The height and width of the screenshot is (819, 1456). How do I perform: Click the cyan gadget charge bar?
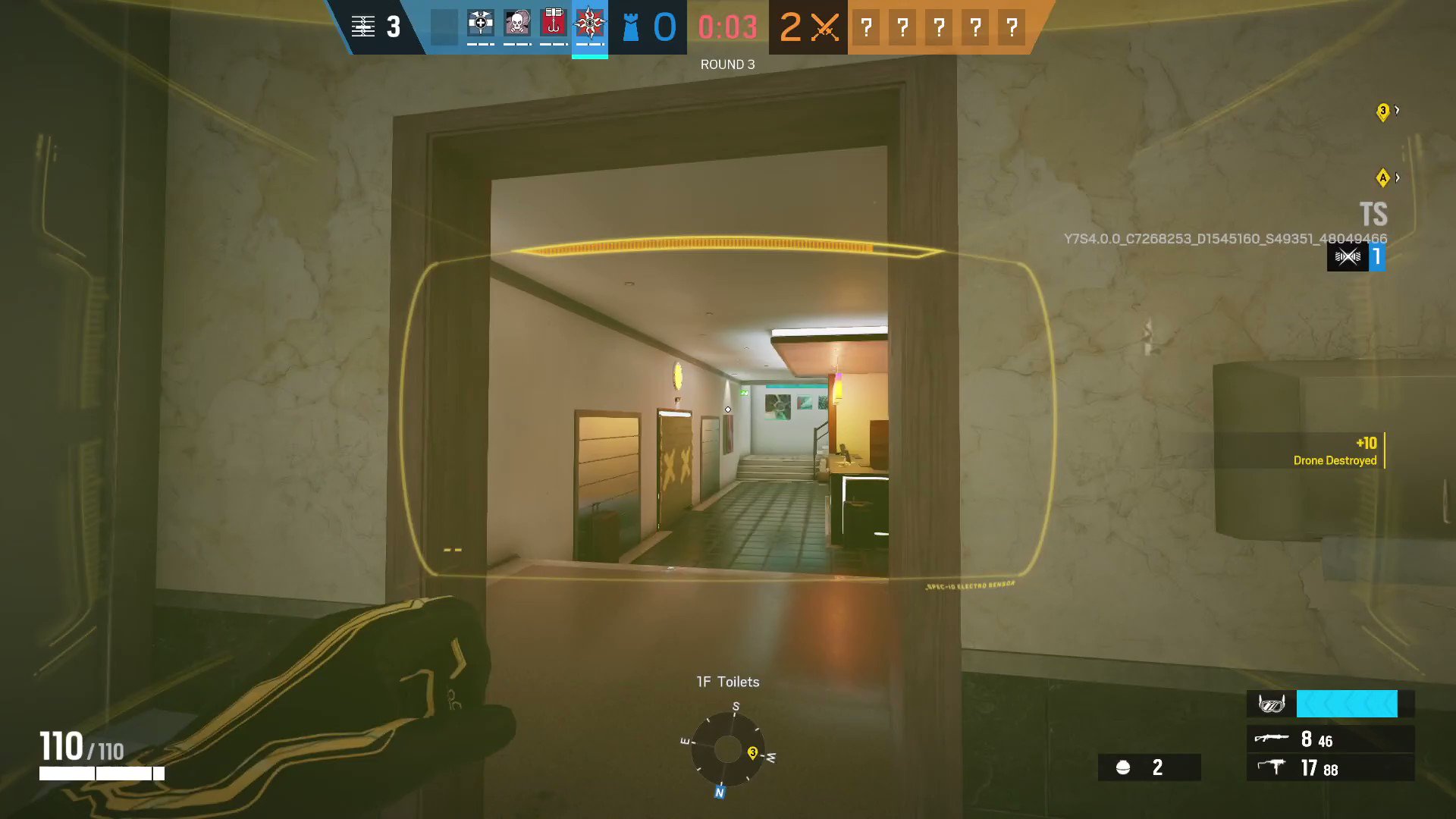1347,704
